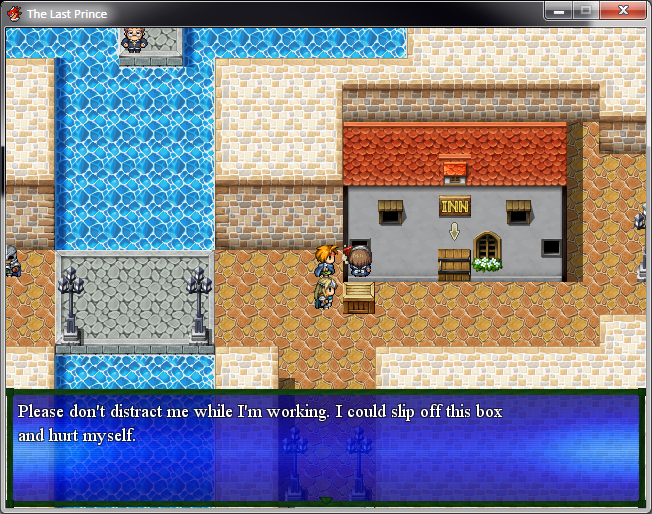Maximize the game window
The width and height of the screenshot is (652, 514).
585,11
